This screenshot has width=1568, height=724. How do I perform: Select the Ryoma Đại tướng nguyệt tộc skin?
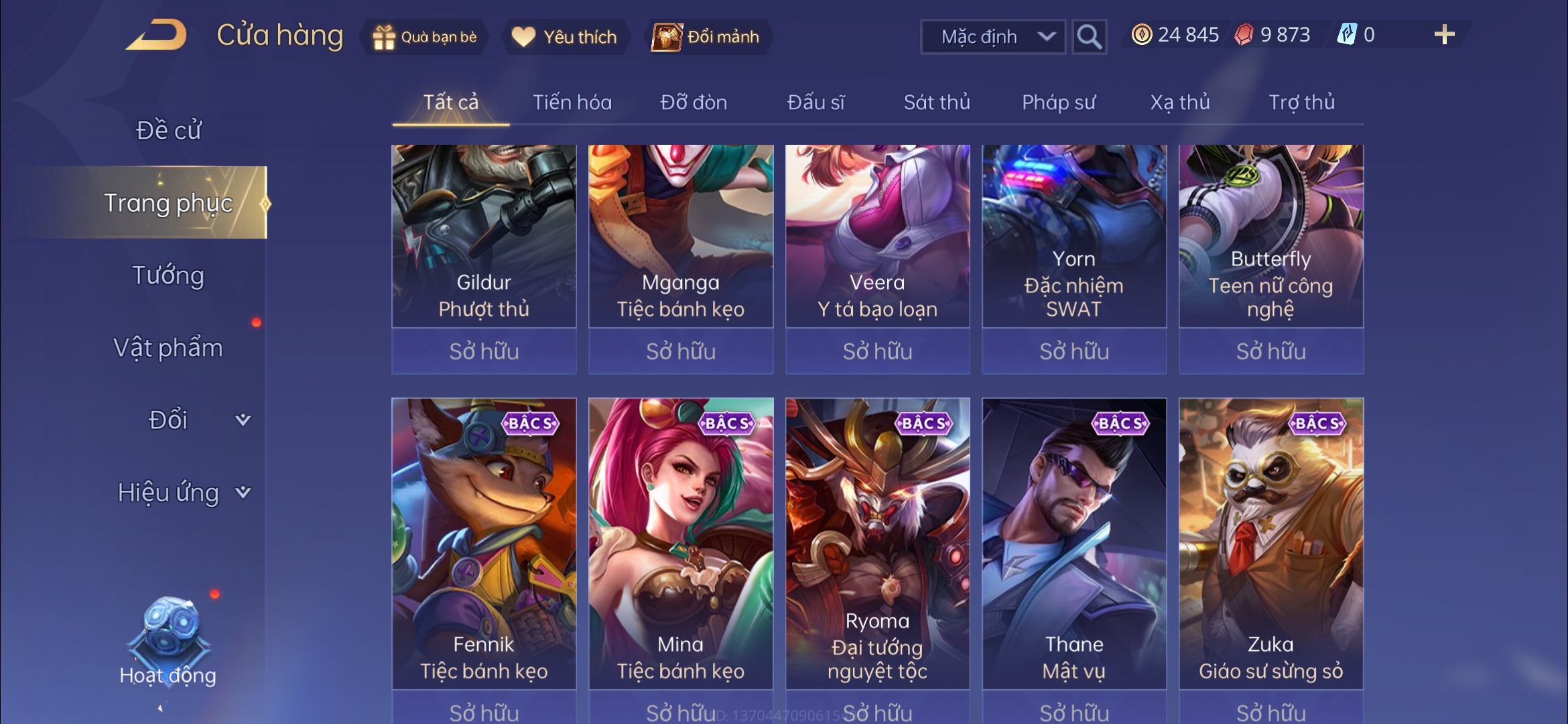tap(877, 543)
